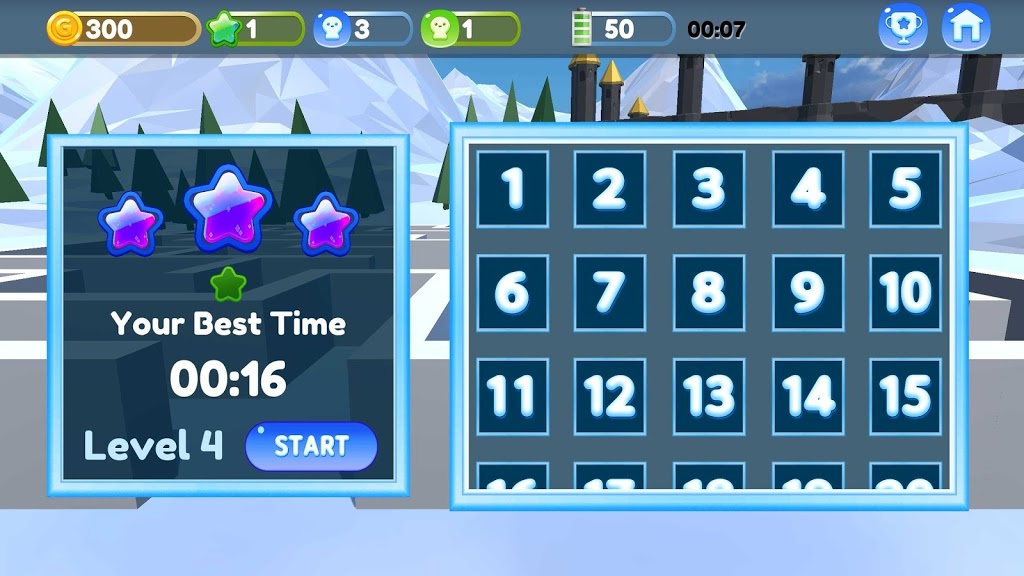
Task: Pick level 8 tile
Action: click(709, 292)
